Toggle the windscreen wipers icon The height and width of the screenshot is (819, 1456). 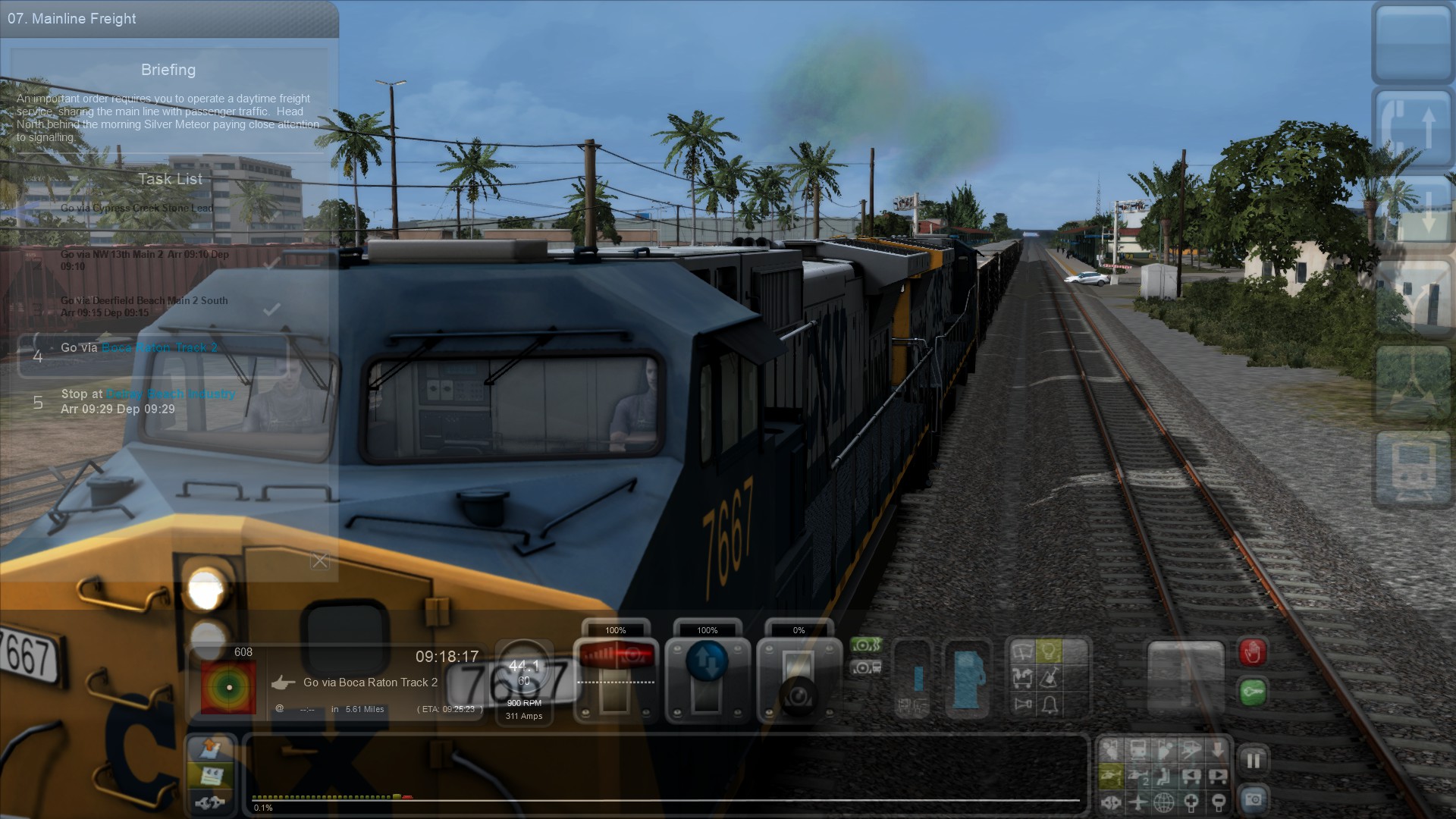[1023, 651]
